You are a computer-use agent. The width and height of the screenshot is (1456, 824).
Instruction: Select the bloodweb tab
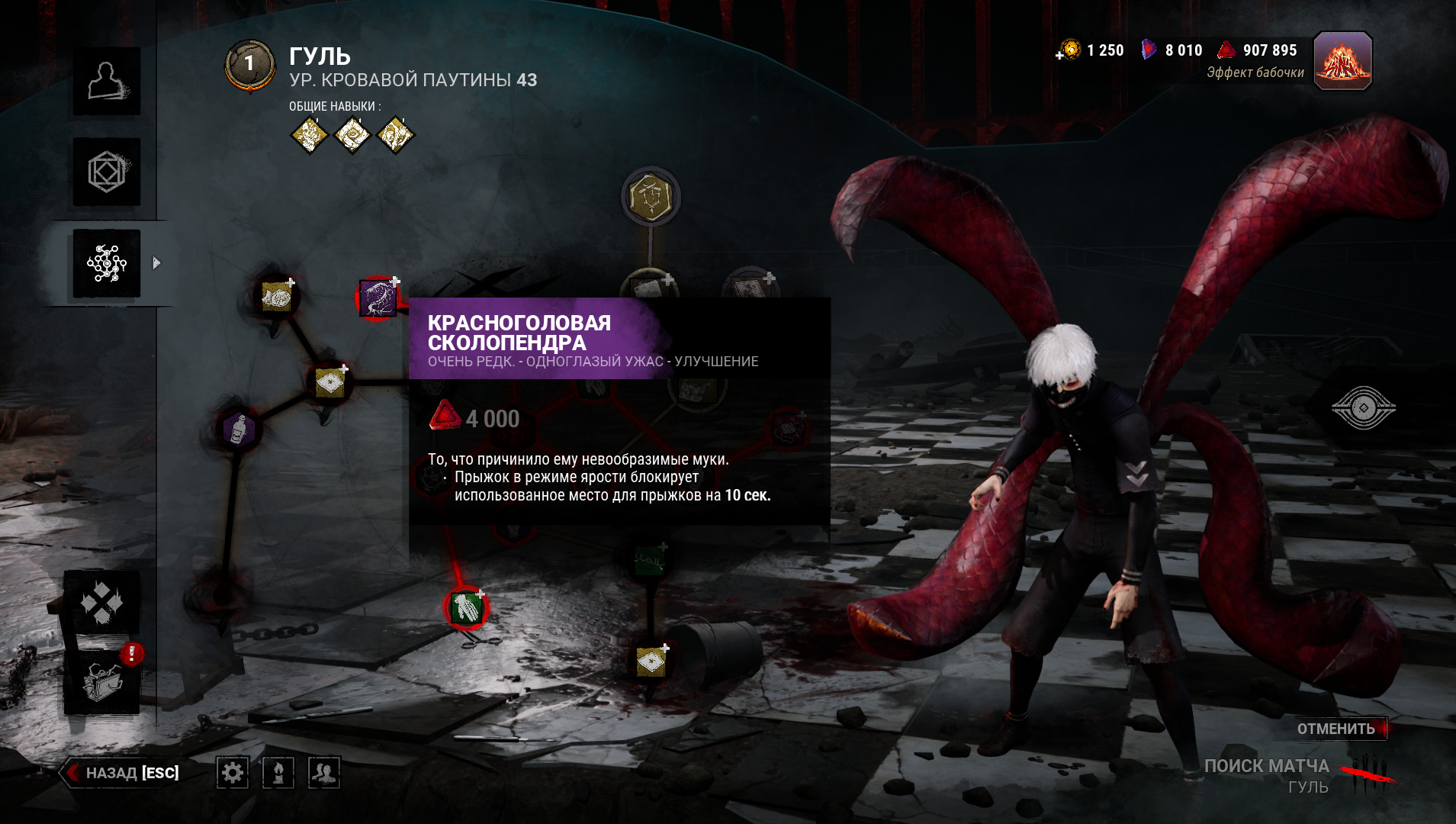coord(106,263)
